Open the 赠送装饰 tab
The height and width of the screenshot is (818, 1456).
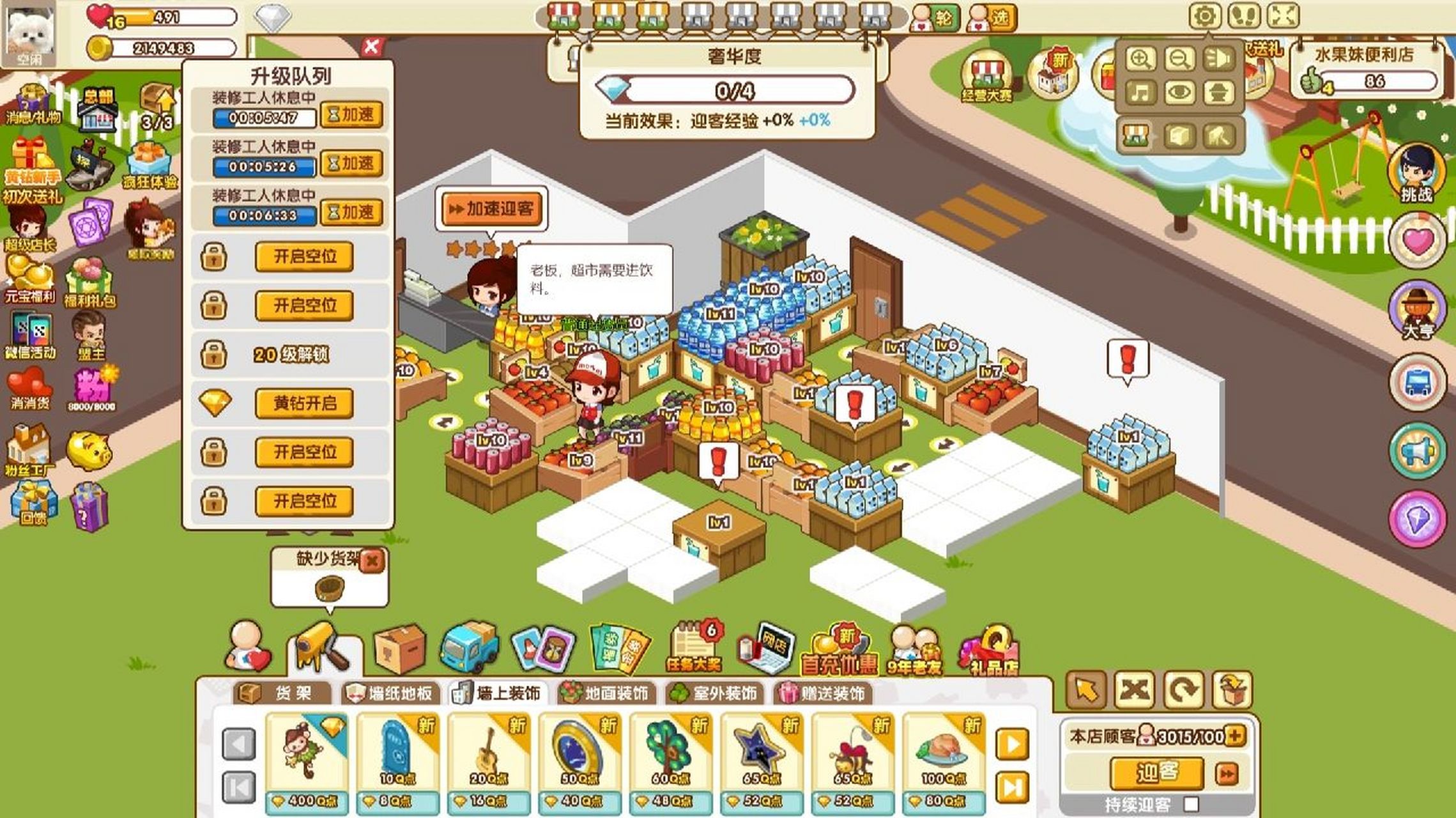pos(824,693)
